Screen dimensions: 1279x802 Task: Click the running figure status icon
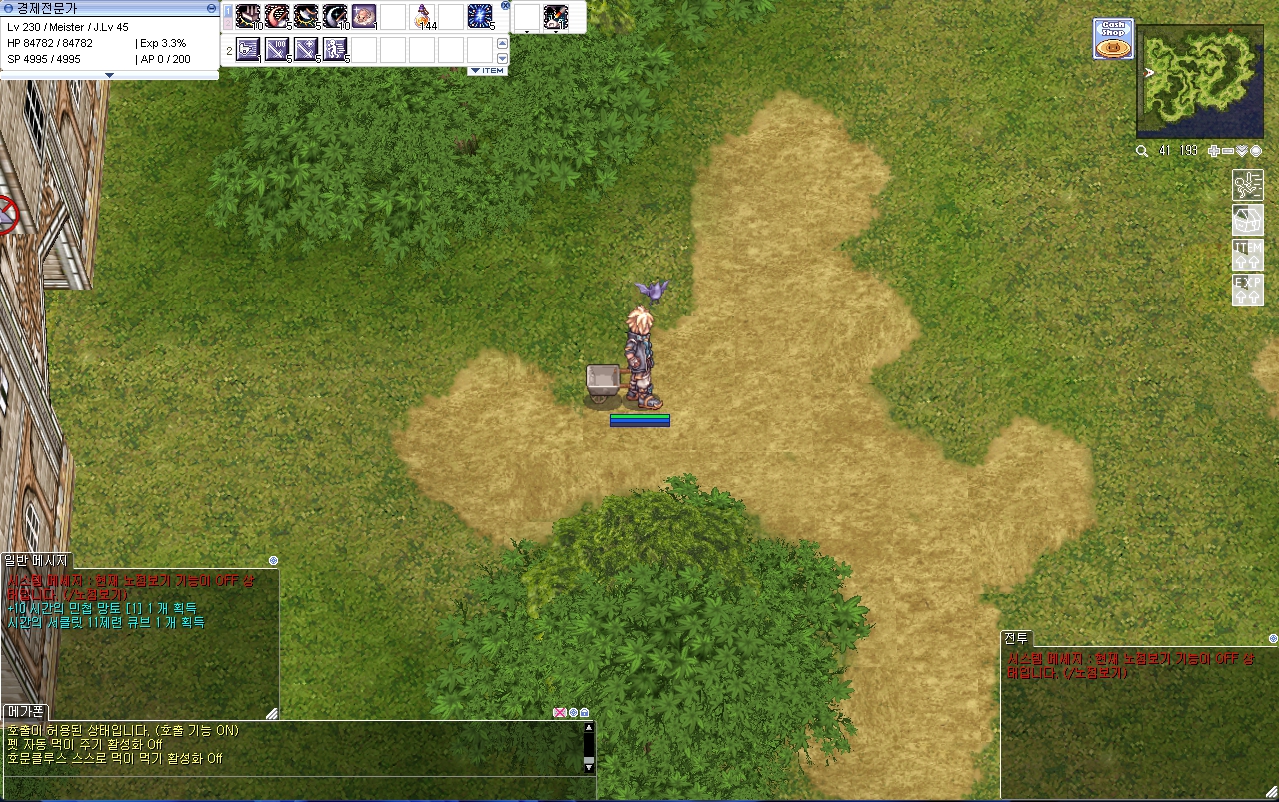(x=1247, y=185)
